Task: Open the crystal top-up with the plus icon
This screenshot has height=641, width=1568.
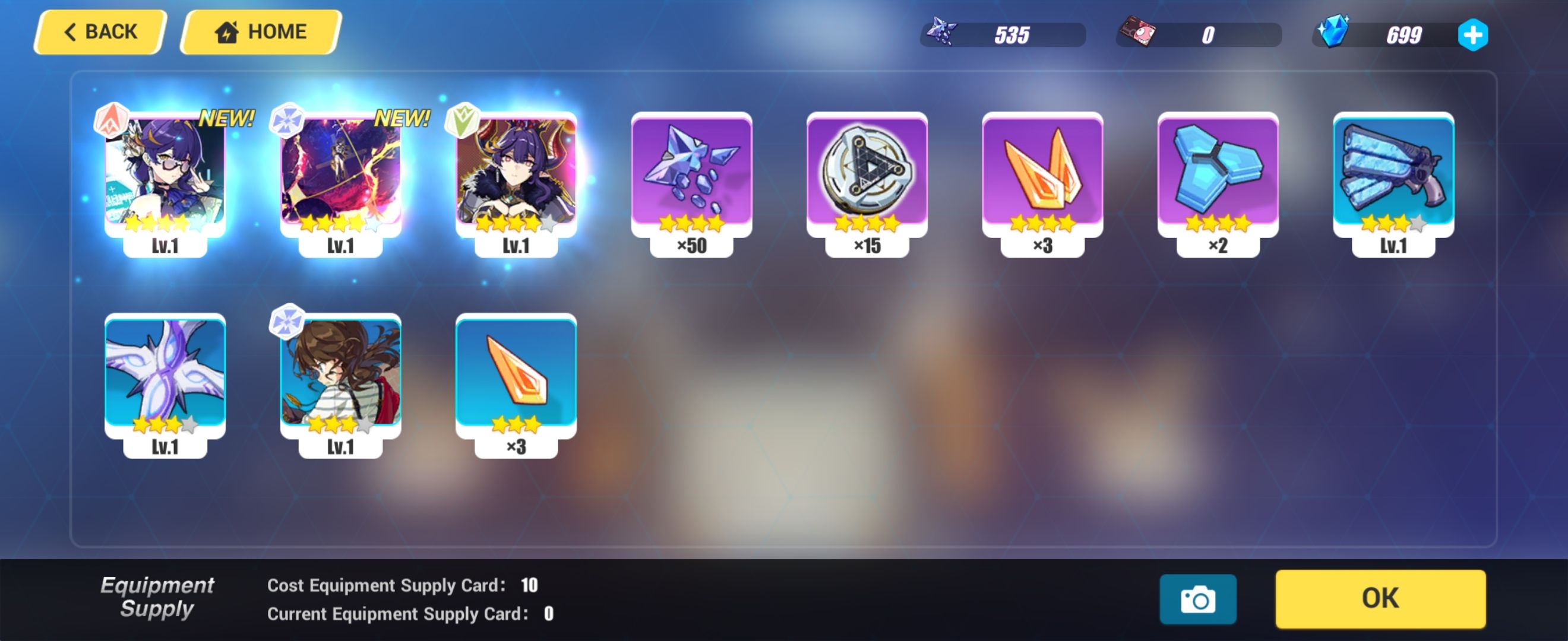Action: 1473,35
